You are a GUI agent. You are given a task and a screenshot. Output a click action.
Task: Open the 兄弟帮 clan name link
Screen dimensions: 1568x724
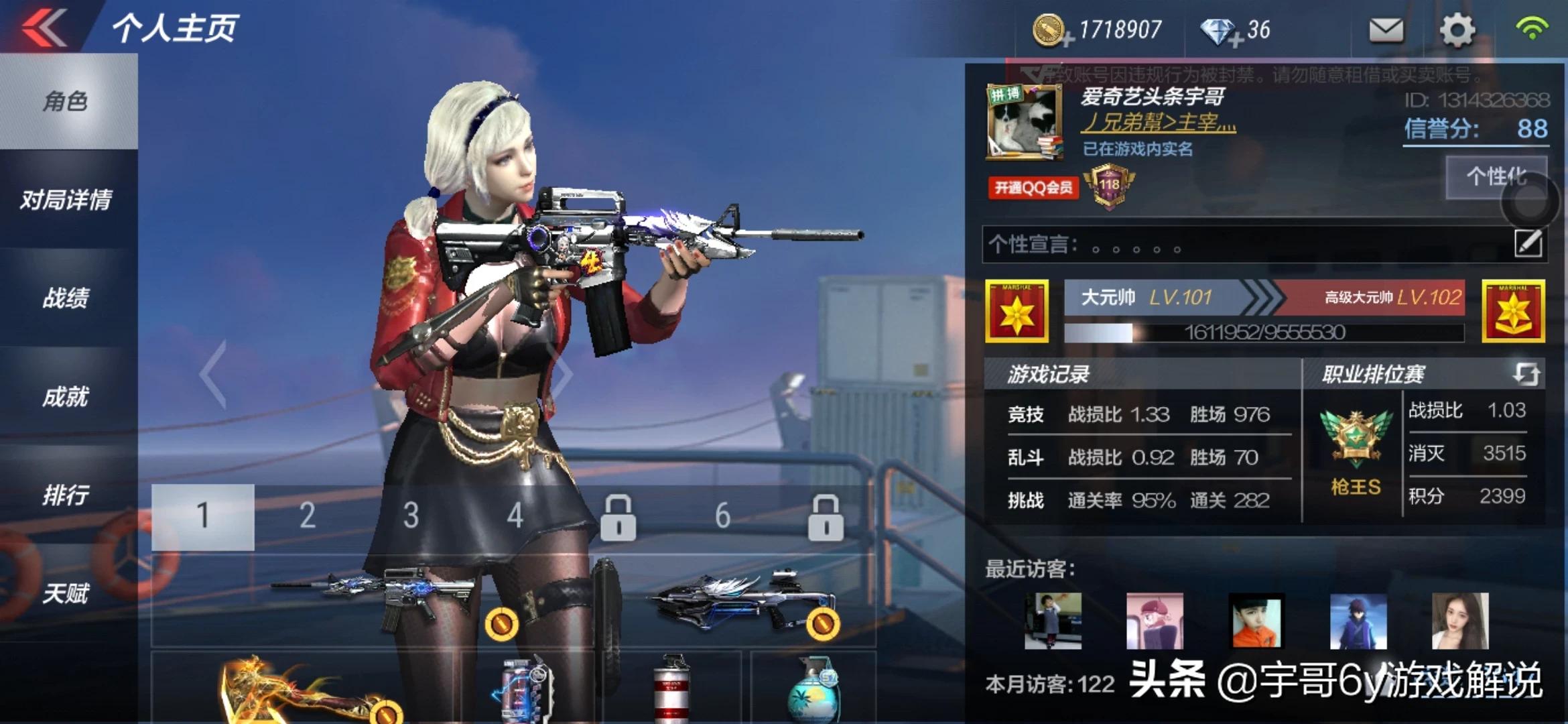point(1159,123)
